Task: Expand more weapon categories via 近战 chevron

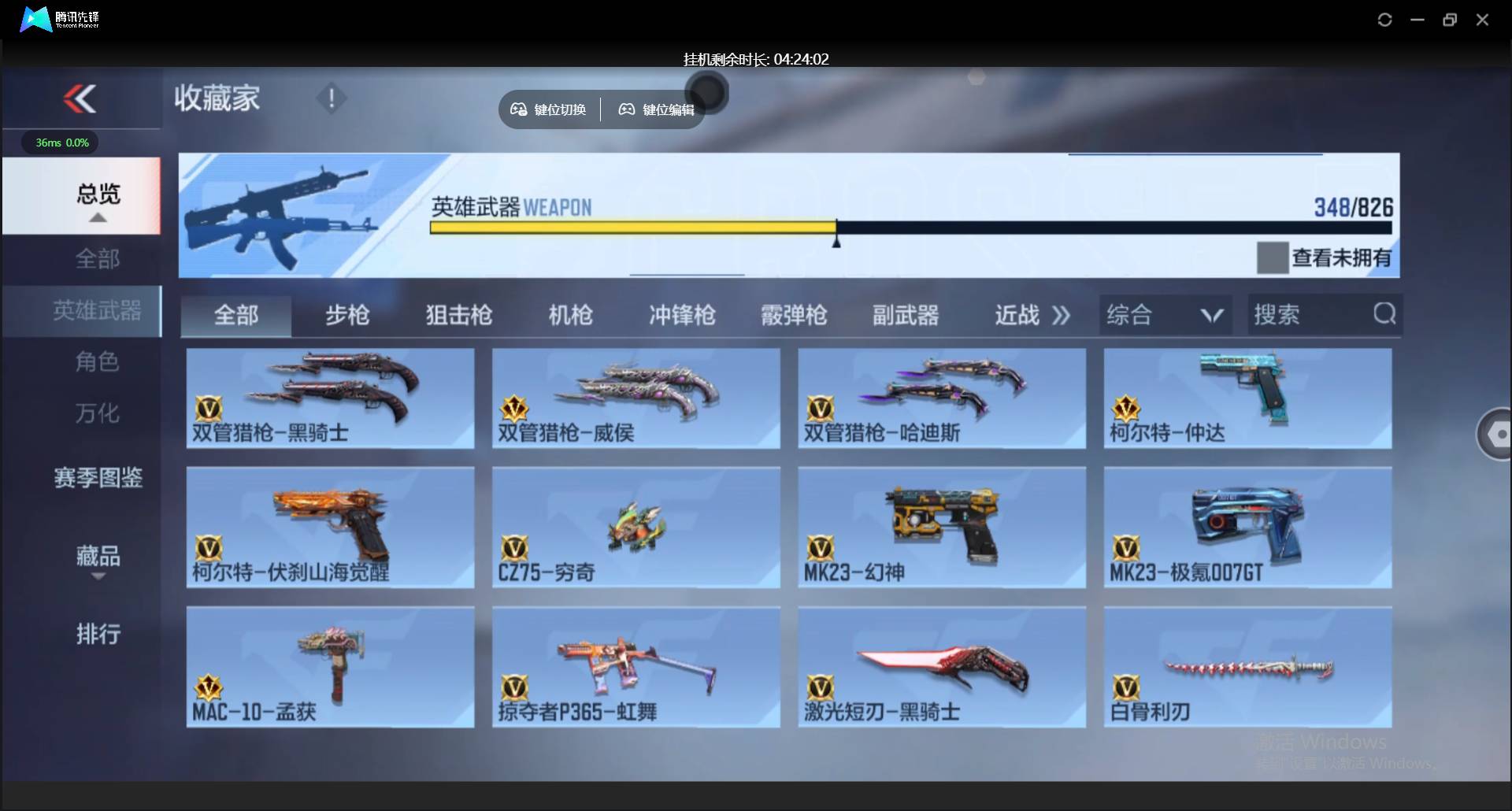Action: [x=1062, y=314]
